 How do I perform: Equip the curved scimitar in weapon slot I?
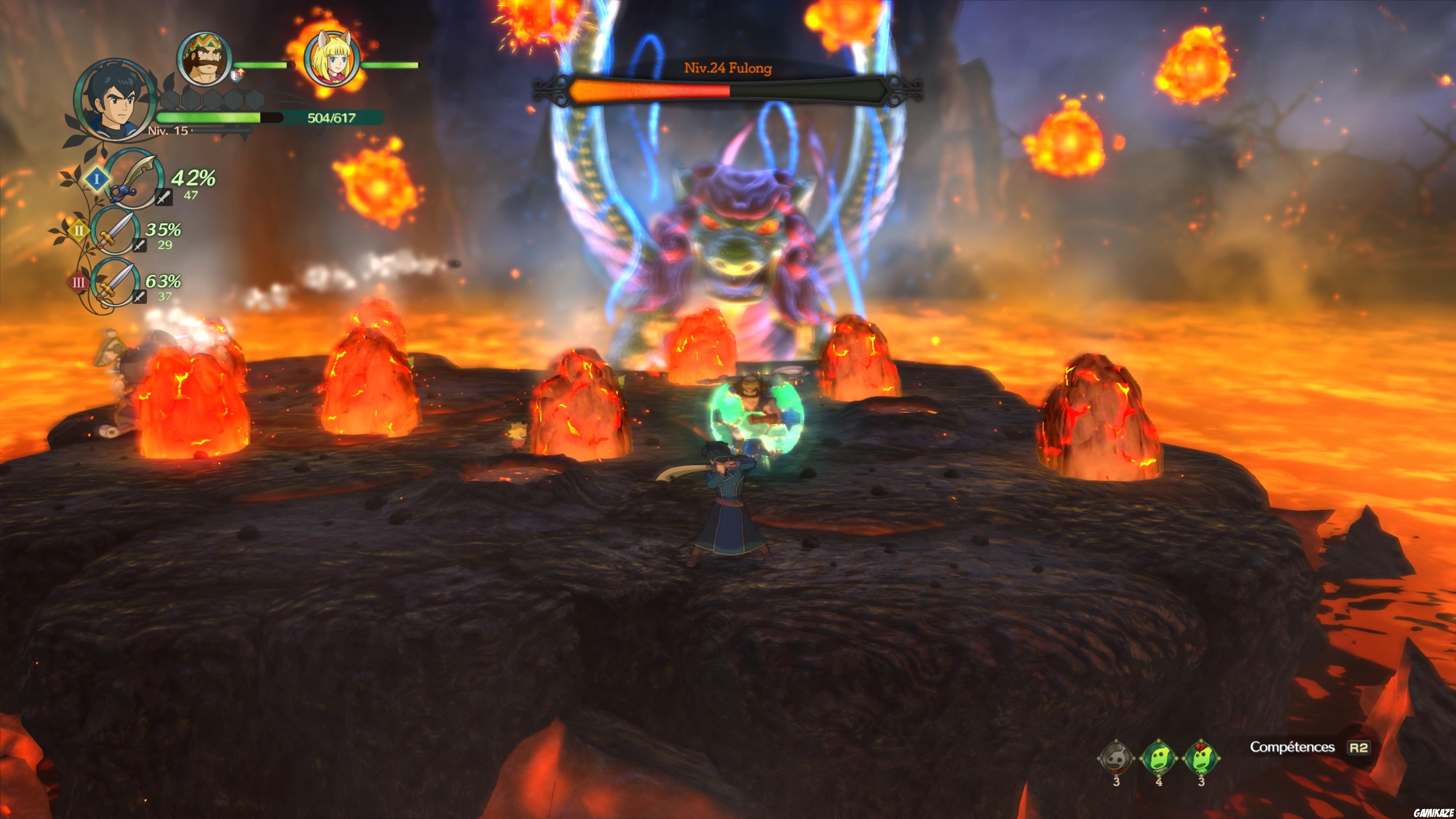[133, 178]
